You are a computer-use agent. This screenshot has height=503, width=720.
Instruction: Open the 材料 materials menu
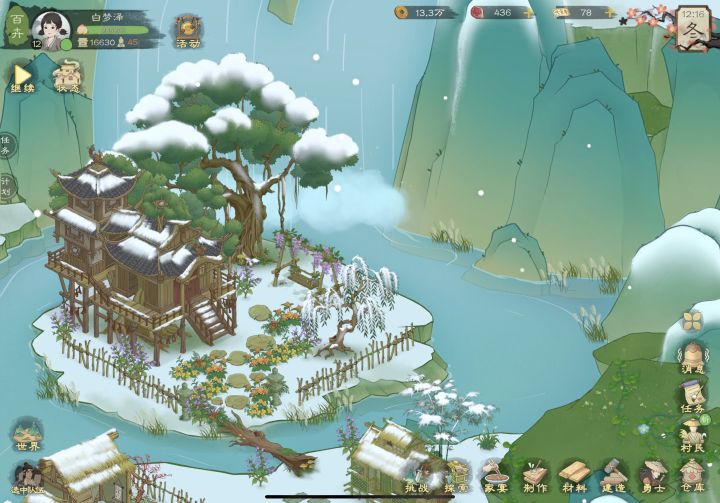tap(574, 476)
